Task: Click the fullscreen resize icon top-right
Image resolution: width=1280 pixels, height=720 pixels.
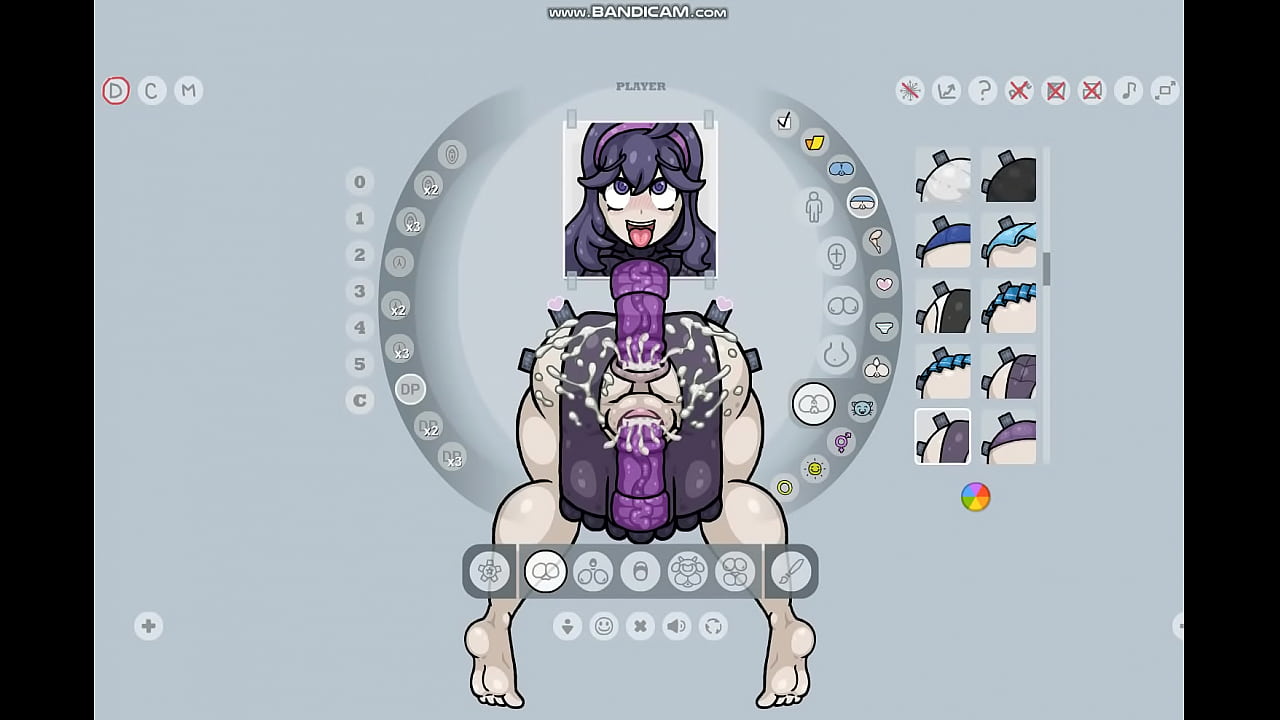Action: [1164, 91]
